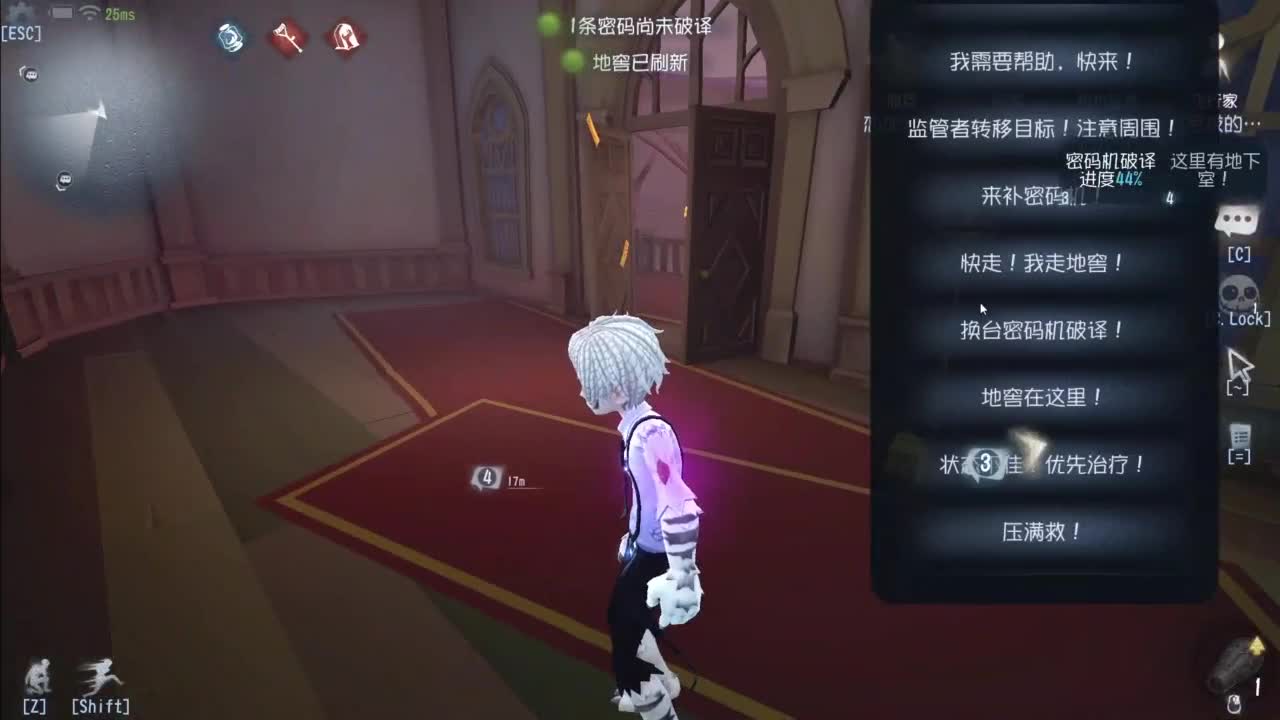Choose the 压满救！ chat option

point(1043,533)
